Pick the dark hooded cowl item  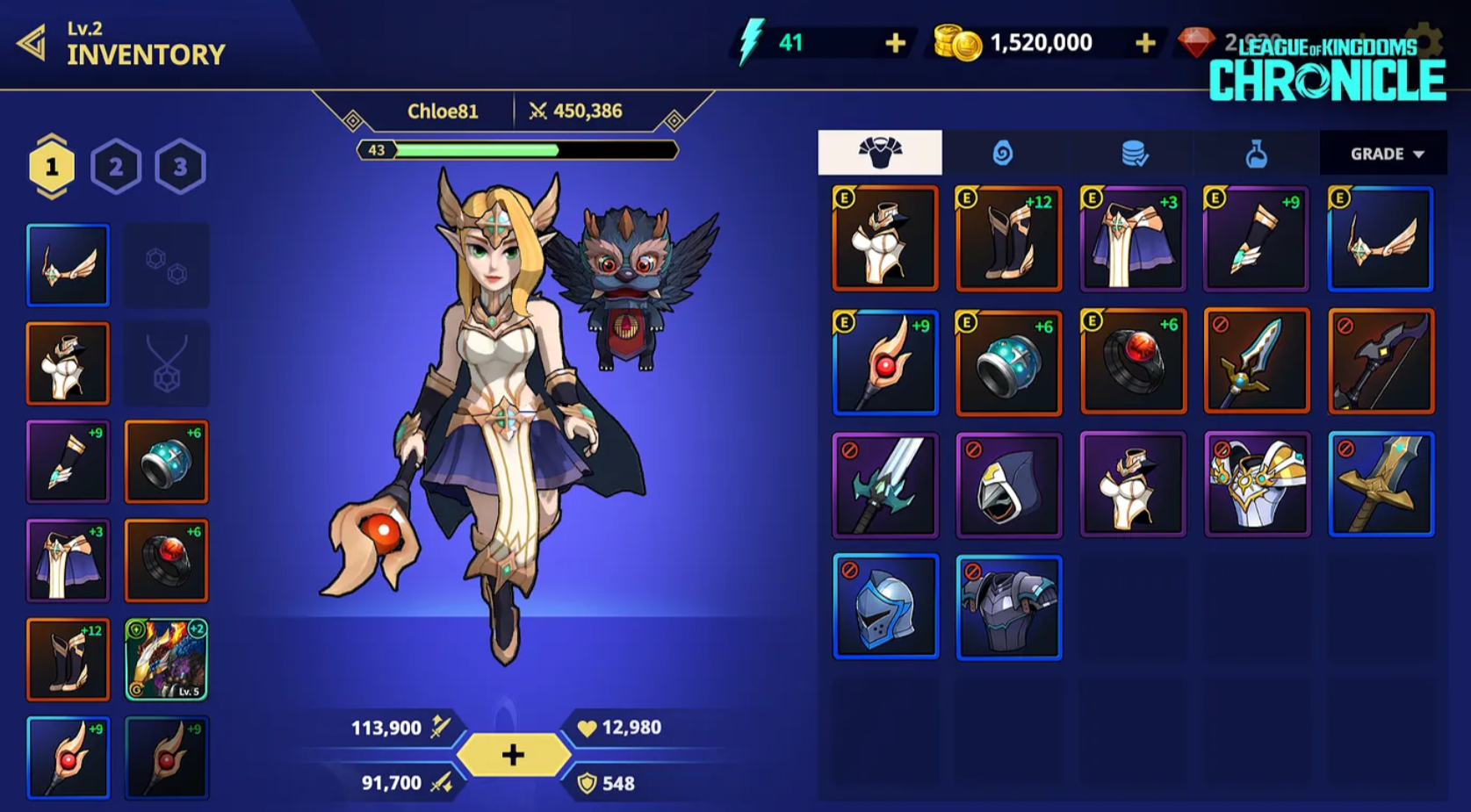1009,485
